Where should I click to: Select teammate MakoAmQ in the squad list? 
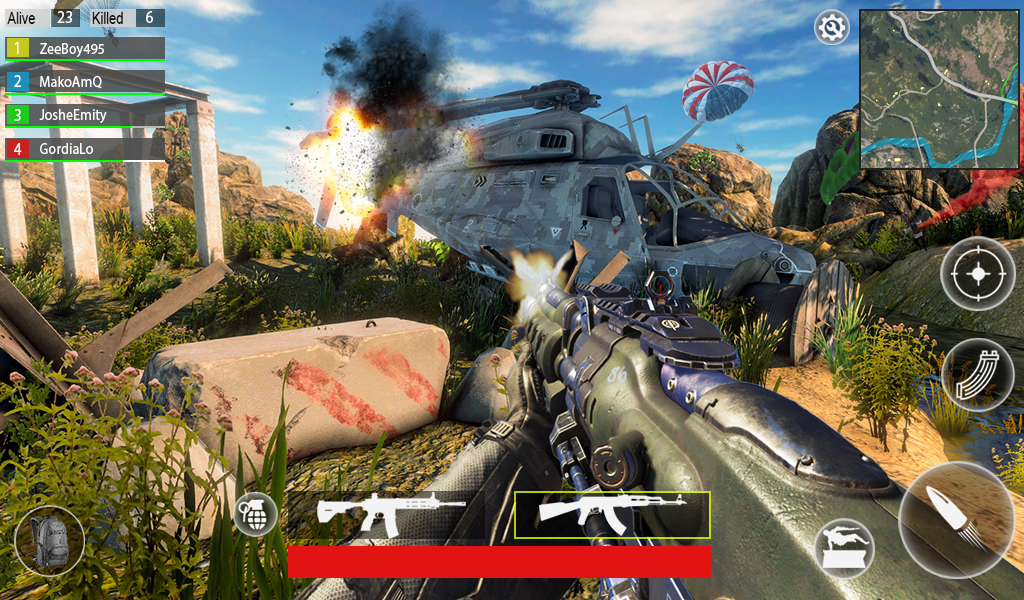(x=85, y=82)
